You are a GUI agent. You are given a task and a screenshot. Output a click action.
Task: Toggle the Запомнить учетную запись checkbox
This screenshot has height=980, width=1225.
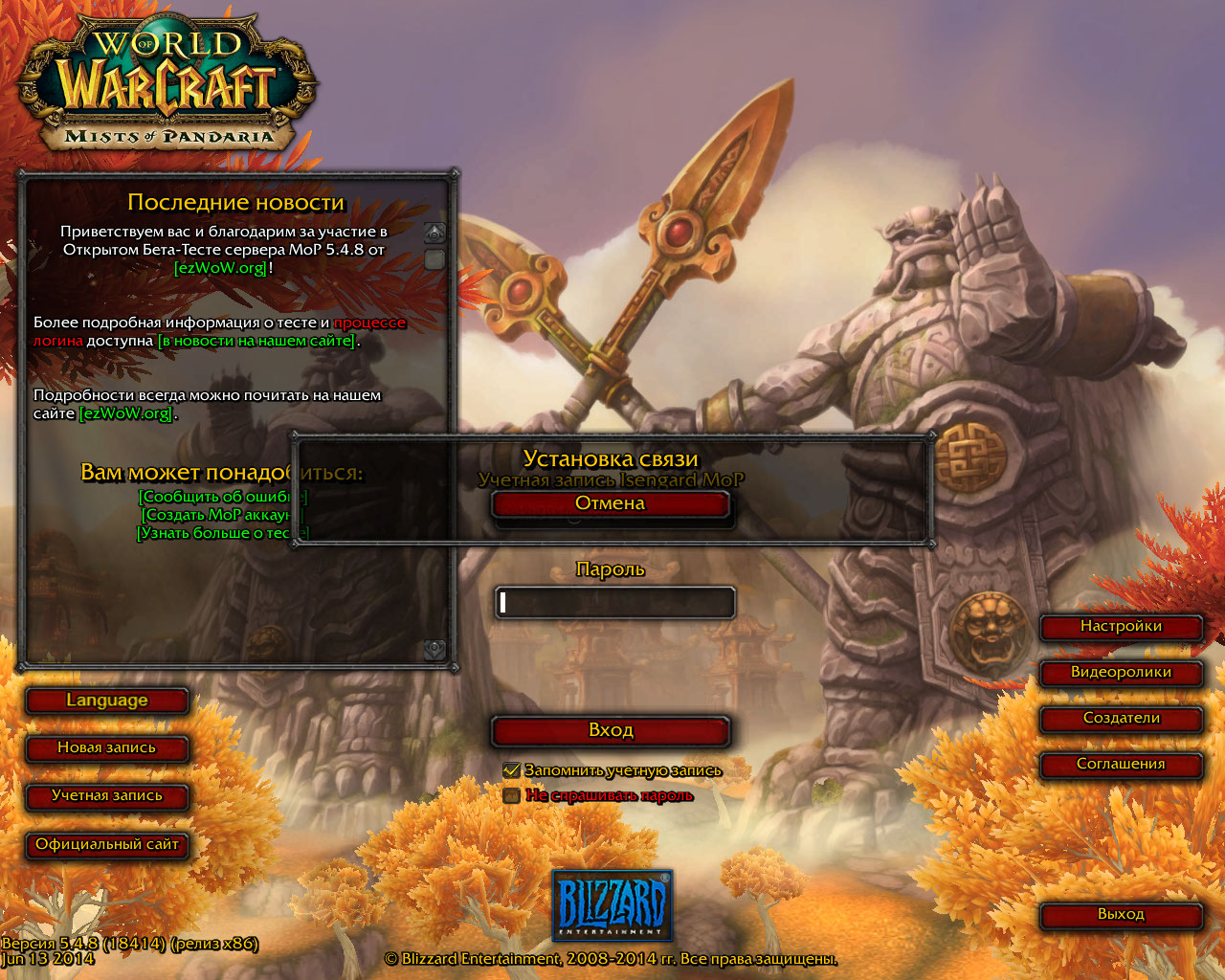[x=511, y=770]
